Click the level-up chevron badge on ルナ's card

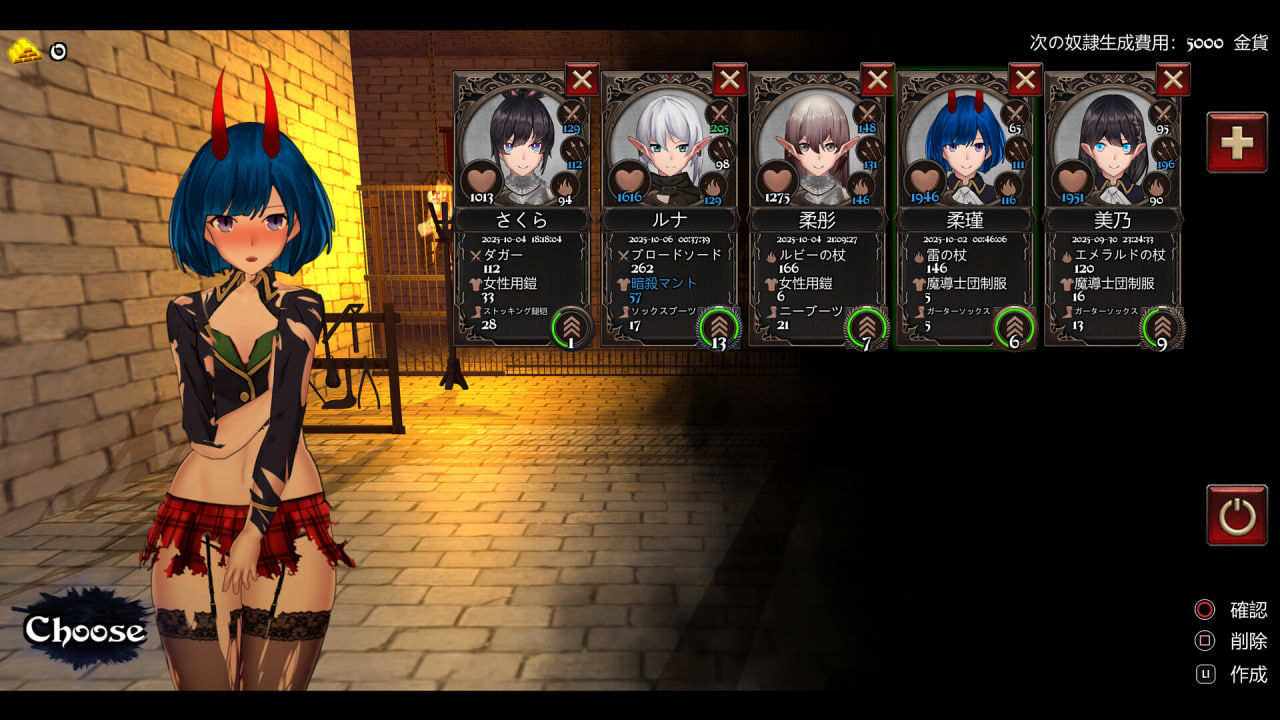click(x=720, y=327)
